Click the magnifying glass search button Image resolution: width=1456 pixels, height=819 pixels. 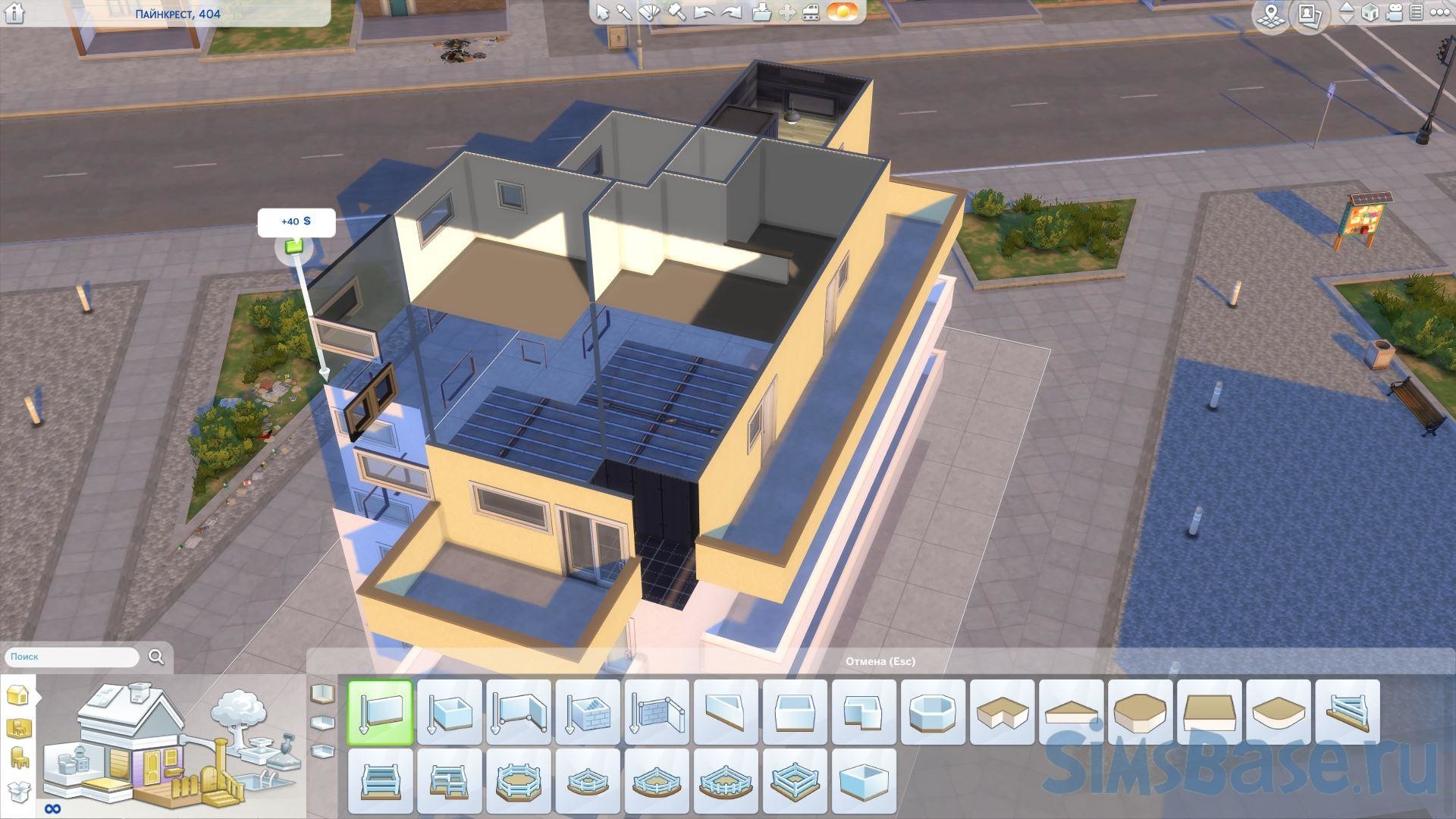click(x=156, y=657)
